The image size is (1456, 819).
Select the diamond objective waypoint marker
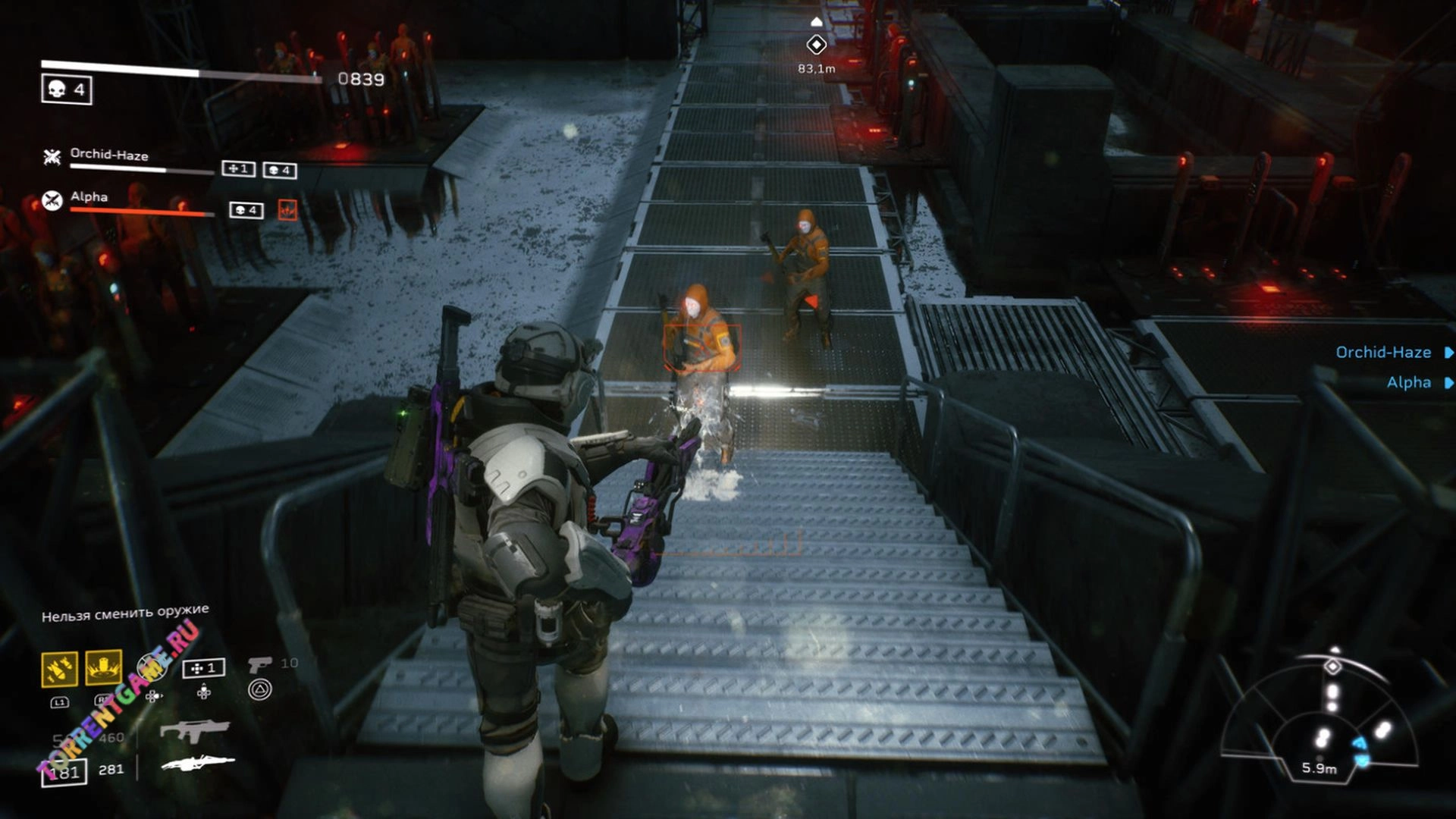coord(816,45)
